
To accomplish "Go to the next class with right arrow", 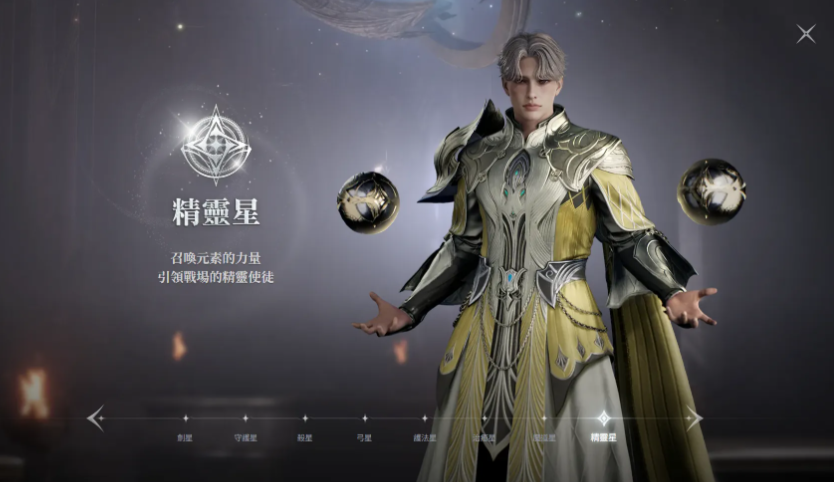I will coord(693,418).
